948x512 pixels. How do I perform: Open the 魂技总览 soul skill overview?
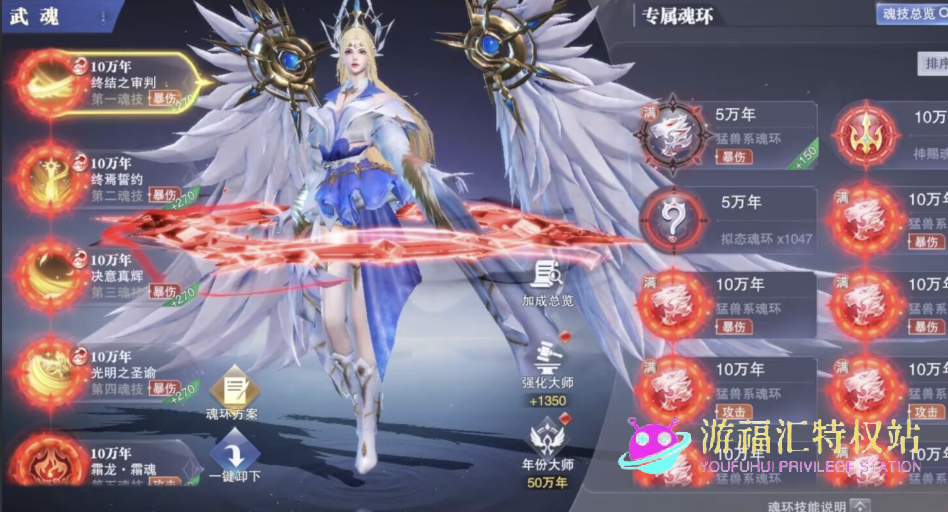909,14
